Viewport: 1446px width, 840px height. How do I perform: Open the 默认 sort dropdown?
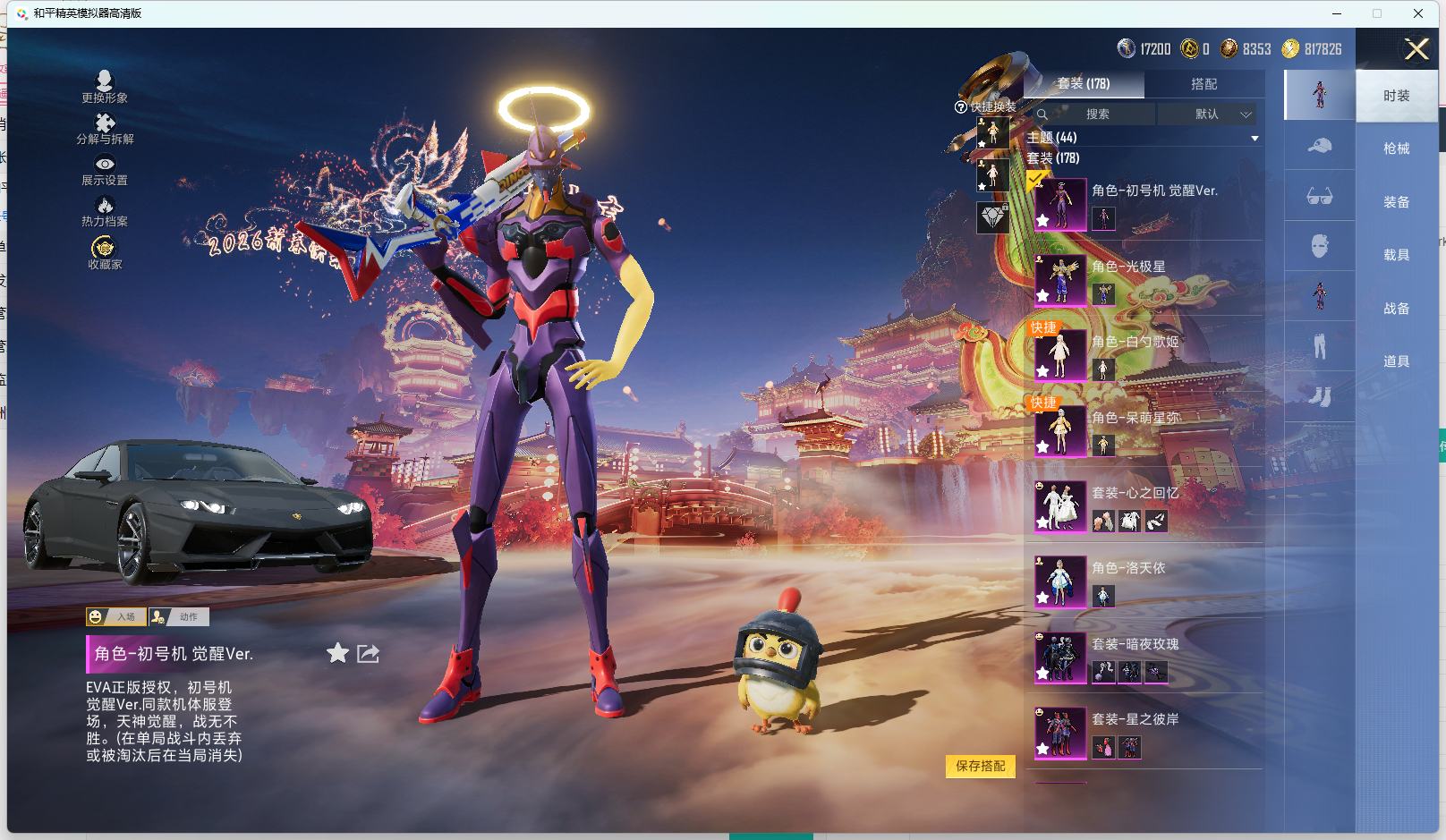click(x=1208, y=115)
